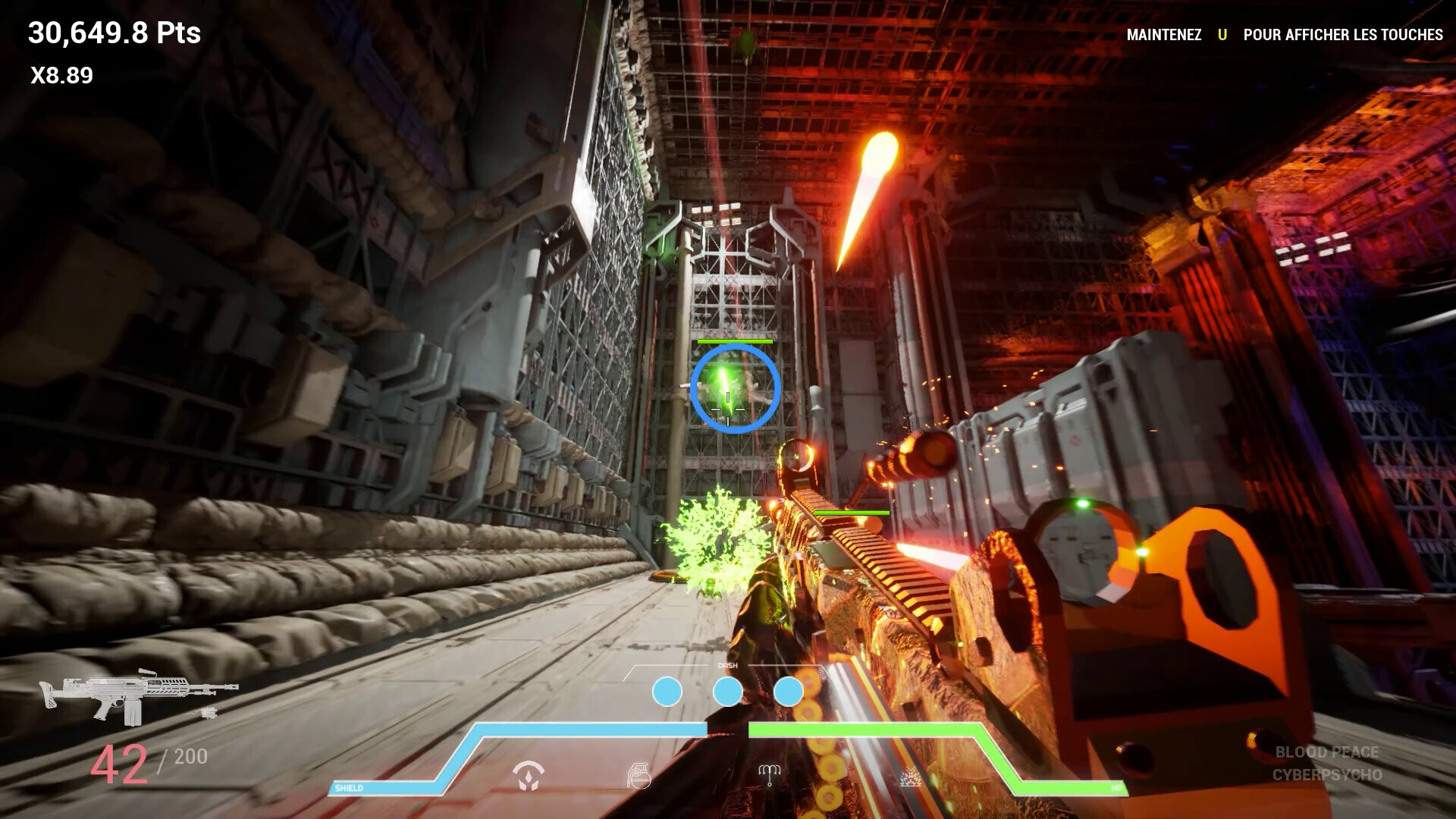Expand the score multiplier X8.89 display

coord(60,75)
